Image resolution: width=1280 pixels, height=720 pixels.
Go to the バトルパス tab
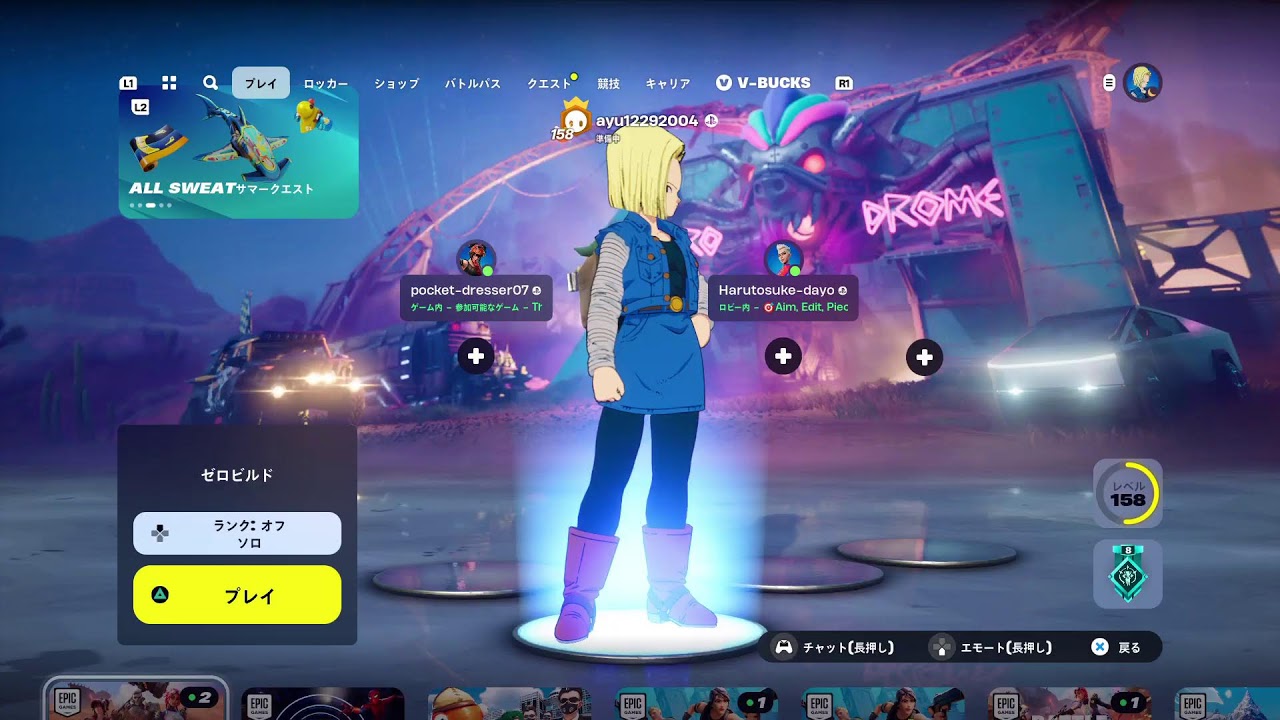[473, 84]
